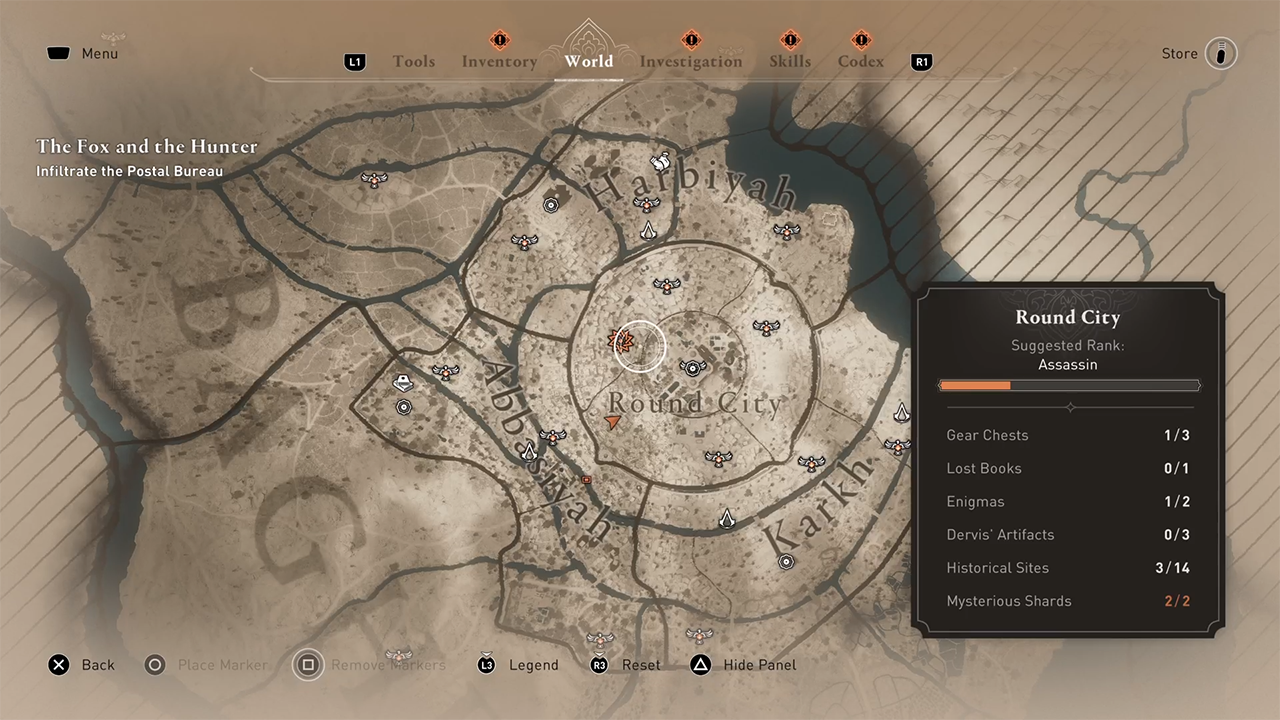Show the Codex tab
Image resolution: width=1280 pixels, height=720 pixels.
[x=861, y=62]
